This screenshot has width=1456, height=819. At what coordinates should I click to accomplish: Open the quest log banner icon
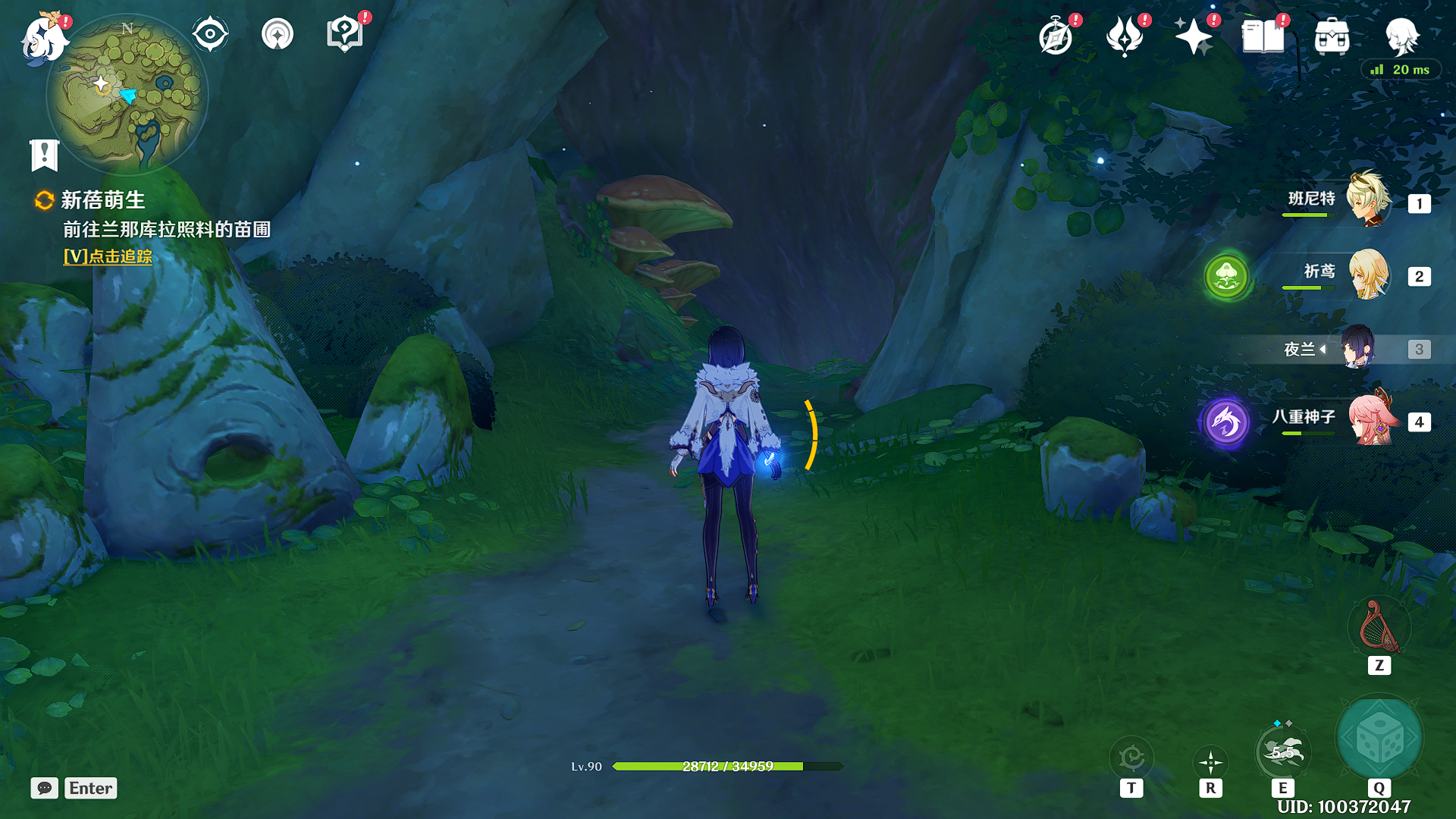pyautogui.click(x=45, y=155)
